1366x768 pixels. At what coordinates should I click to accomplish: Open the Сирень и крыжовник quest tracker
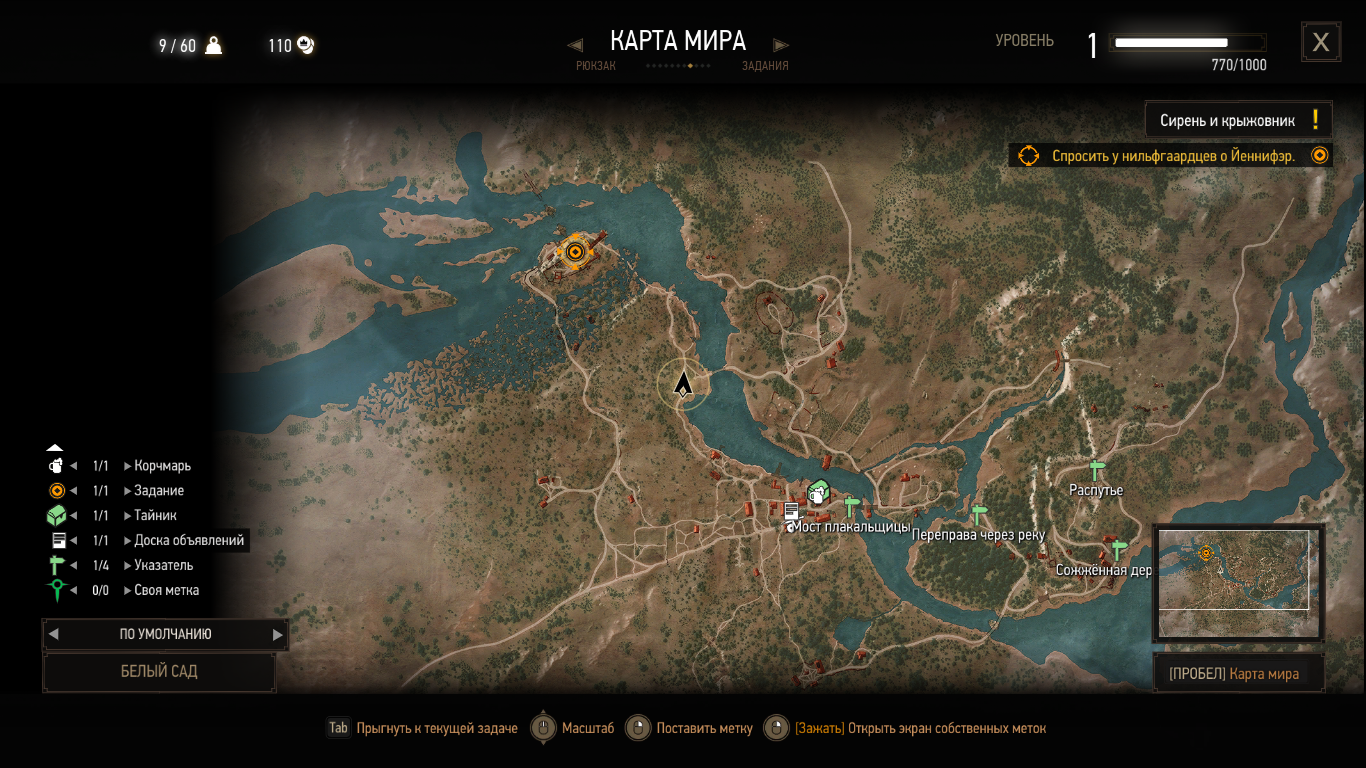coord(1238,120)
